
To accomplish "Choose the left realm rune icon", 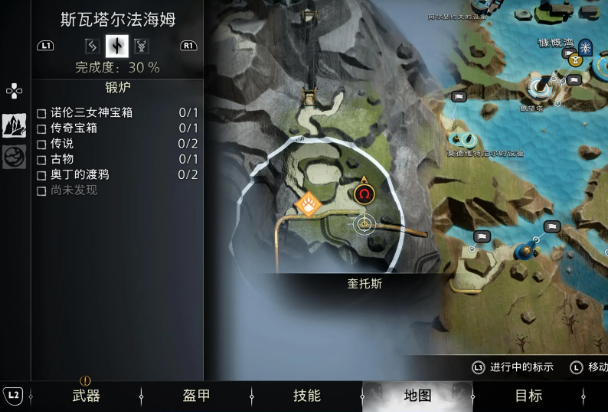I will tap(93, 45).
